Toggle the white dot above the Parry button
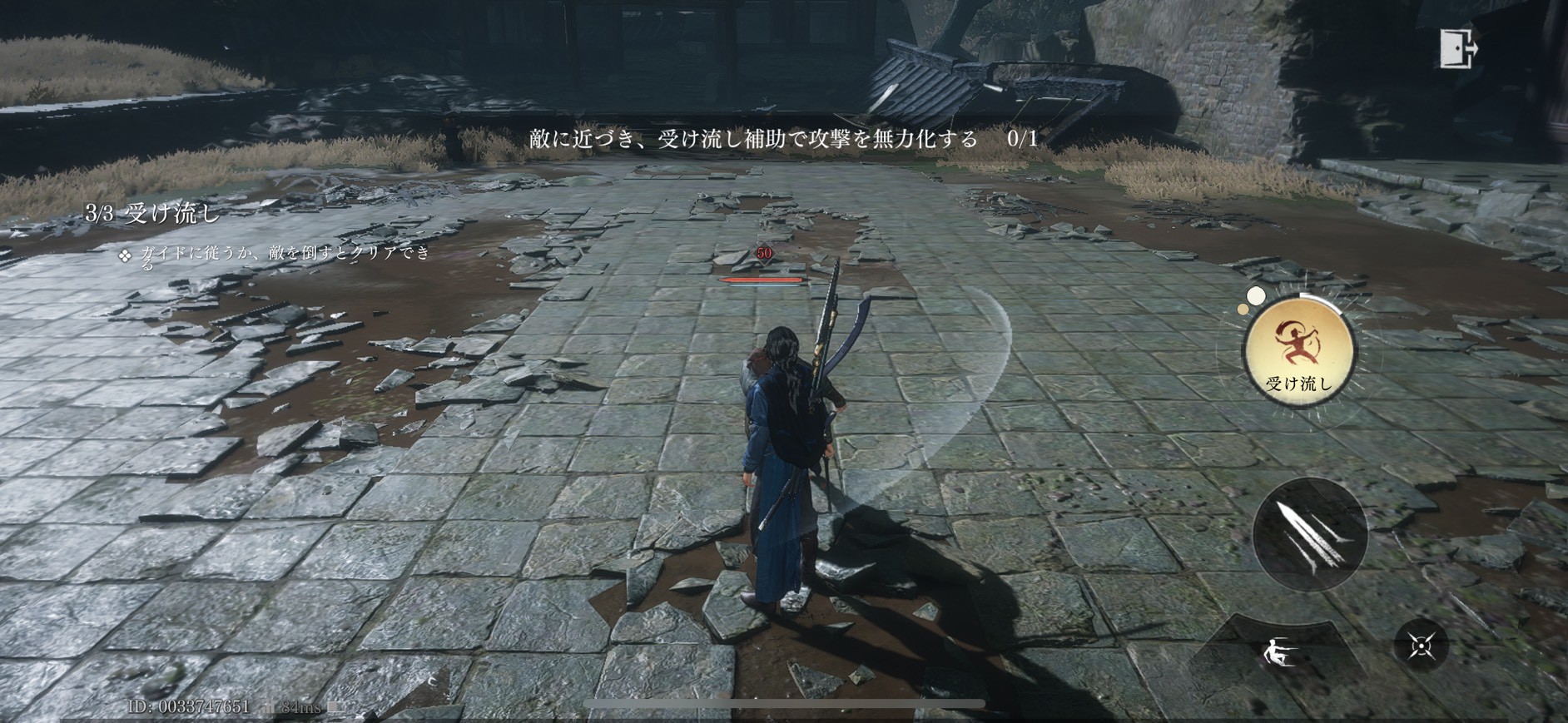The image size is (1568, 723). (1256, 295)
